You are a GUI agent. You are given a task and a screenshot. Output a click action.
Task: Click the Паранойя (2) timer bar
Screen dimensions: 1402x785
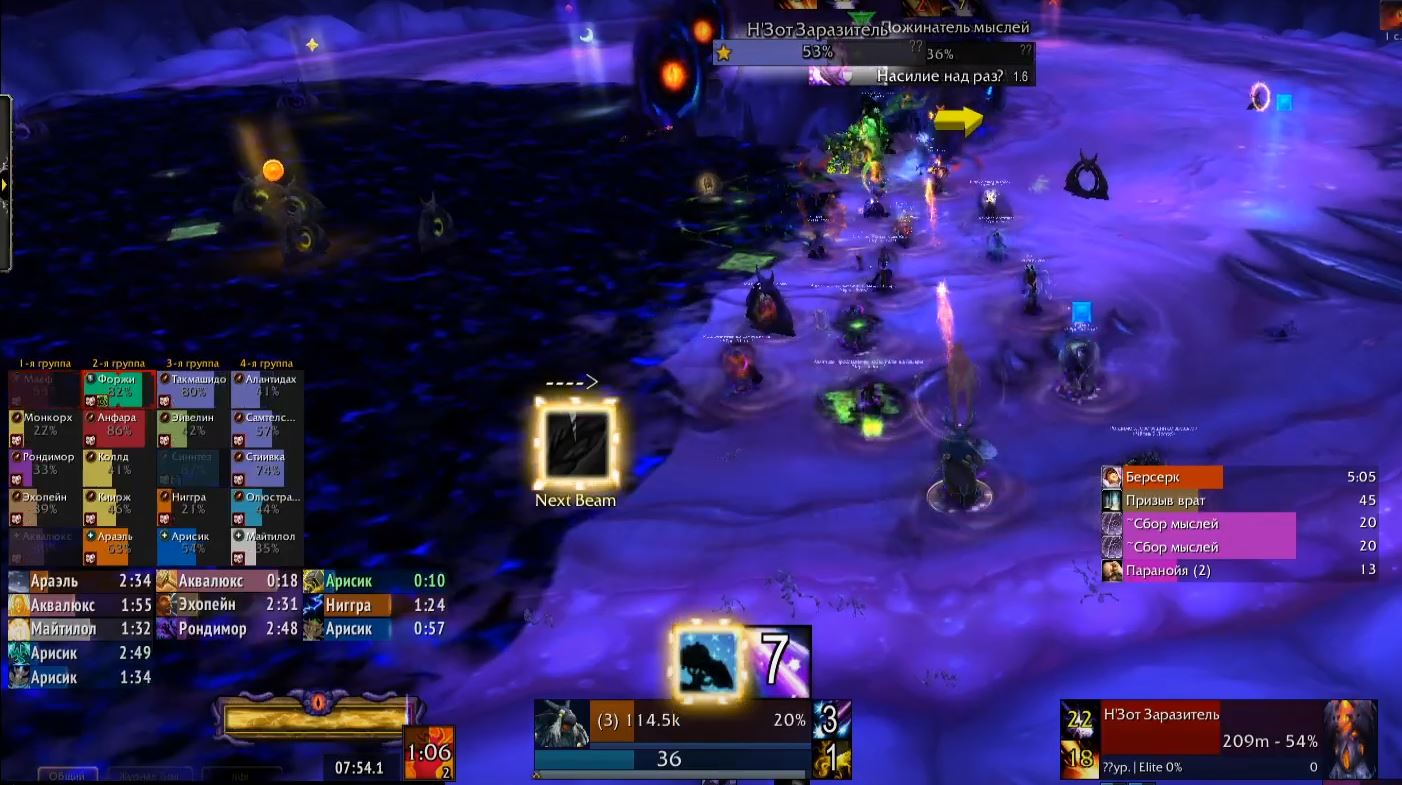tap(1239, 570)
